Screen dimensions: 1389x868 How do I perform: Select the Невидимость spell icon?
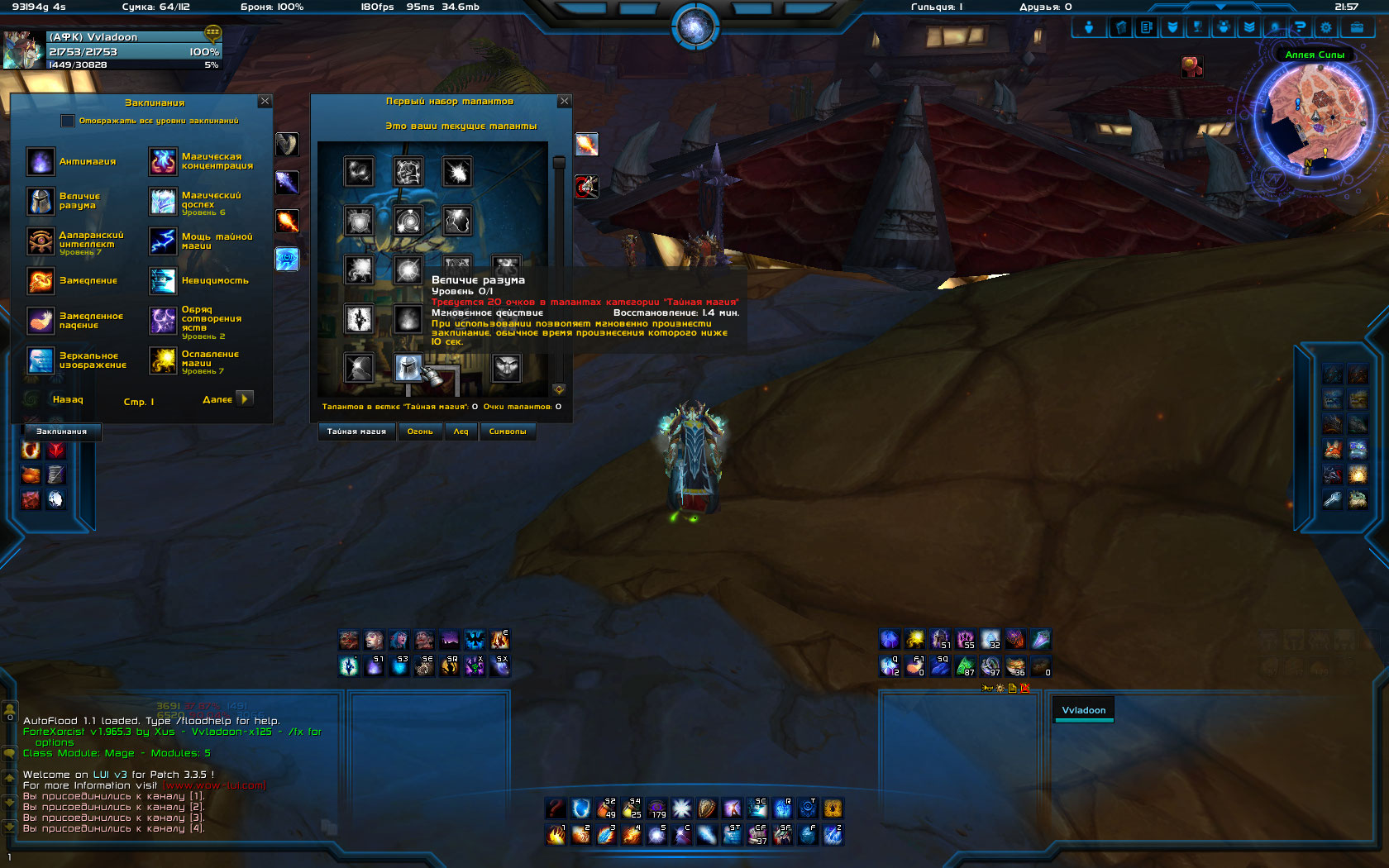[163, 281]
